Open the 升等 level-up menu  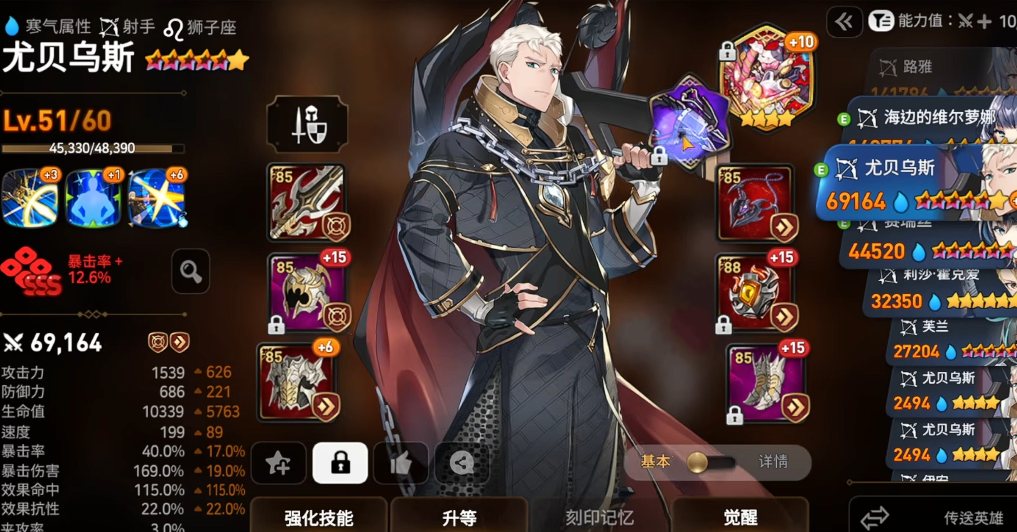pyautogui.click(x=460, y=517)
